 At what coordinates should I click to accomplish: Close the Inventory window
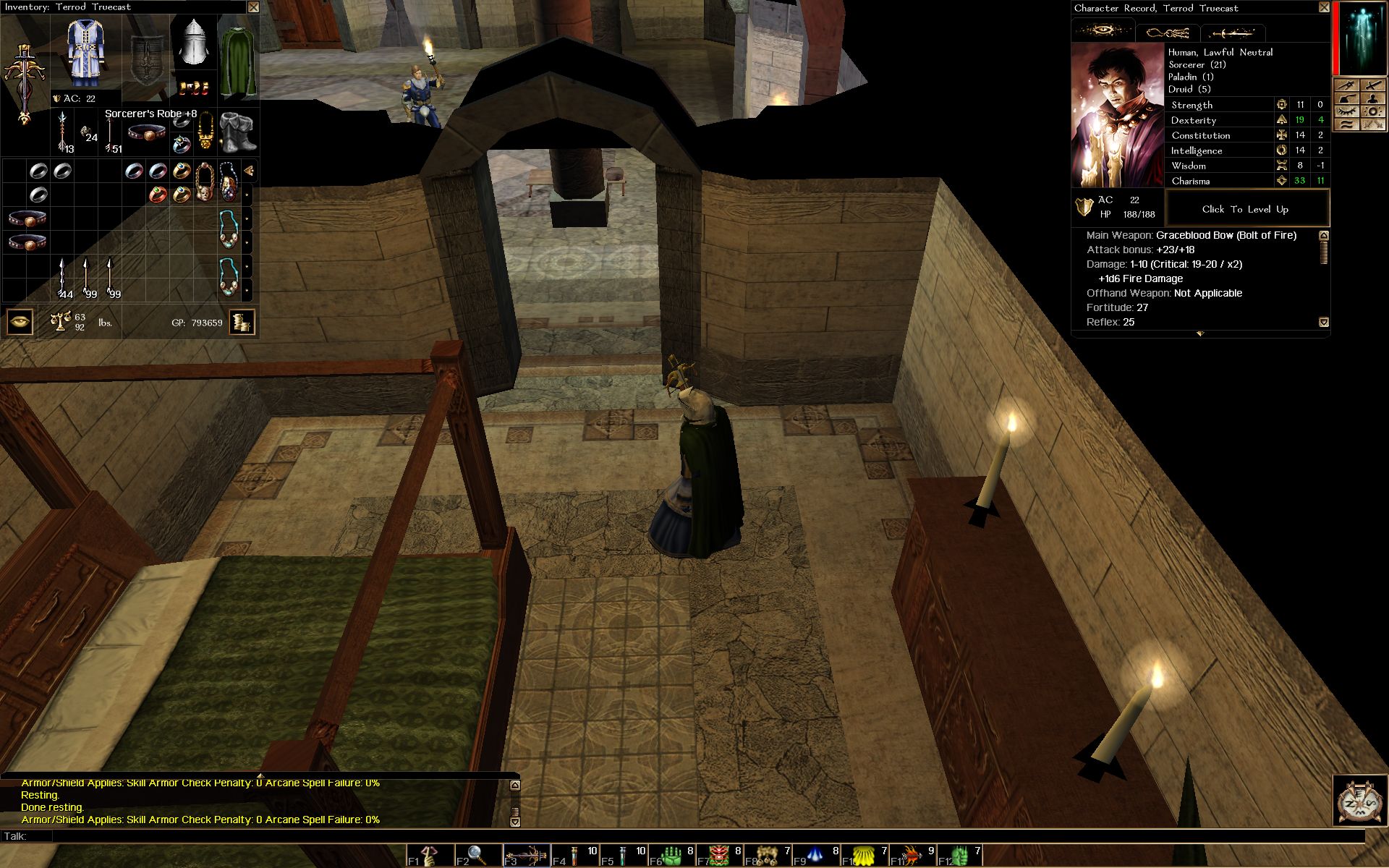coord(253,7)
